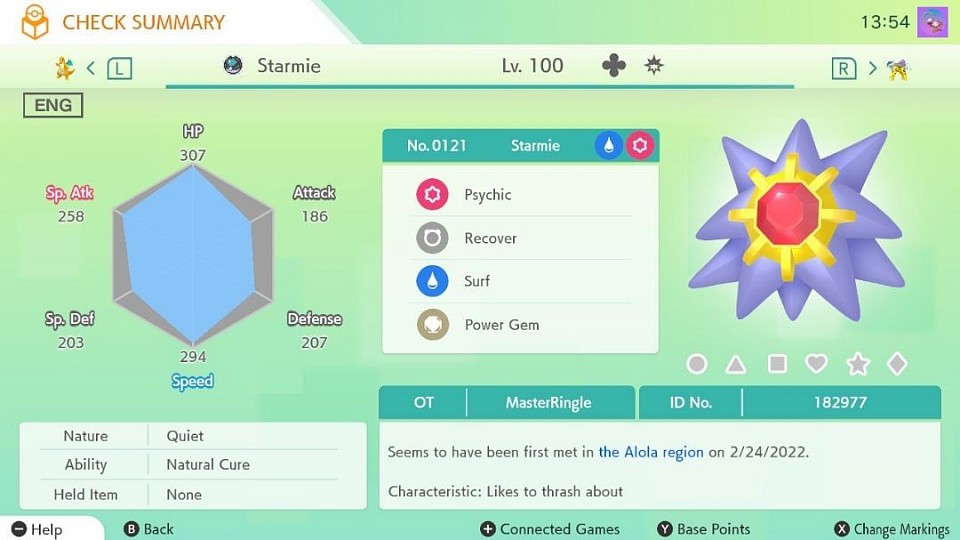Toggle the diamond marking
960x540 pixels.
tap(897, 364)
